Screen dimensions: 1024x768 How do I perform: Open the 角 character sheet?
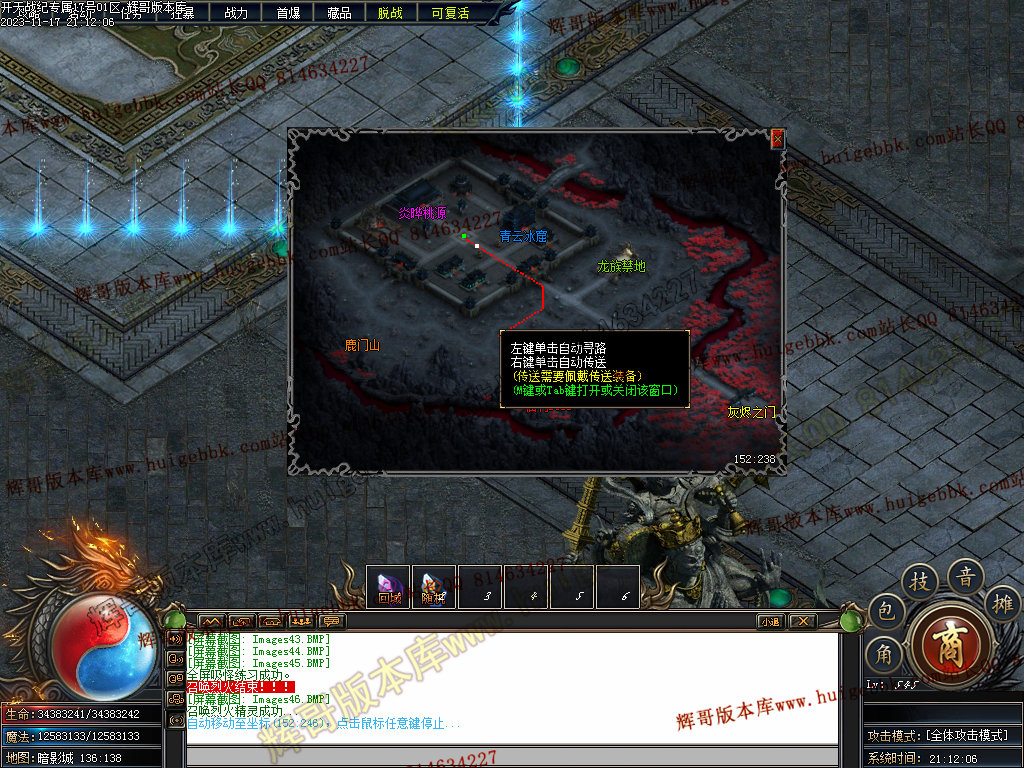884,653
